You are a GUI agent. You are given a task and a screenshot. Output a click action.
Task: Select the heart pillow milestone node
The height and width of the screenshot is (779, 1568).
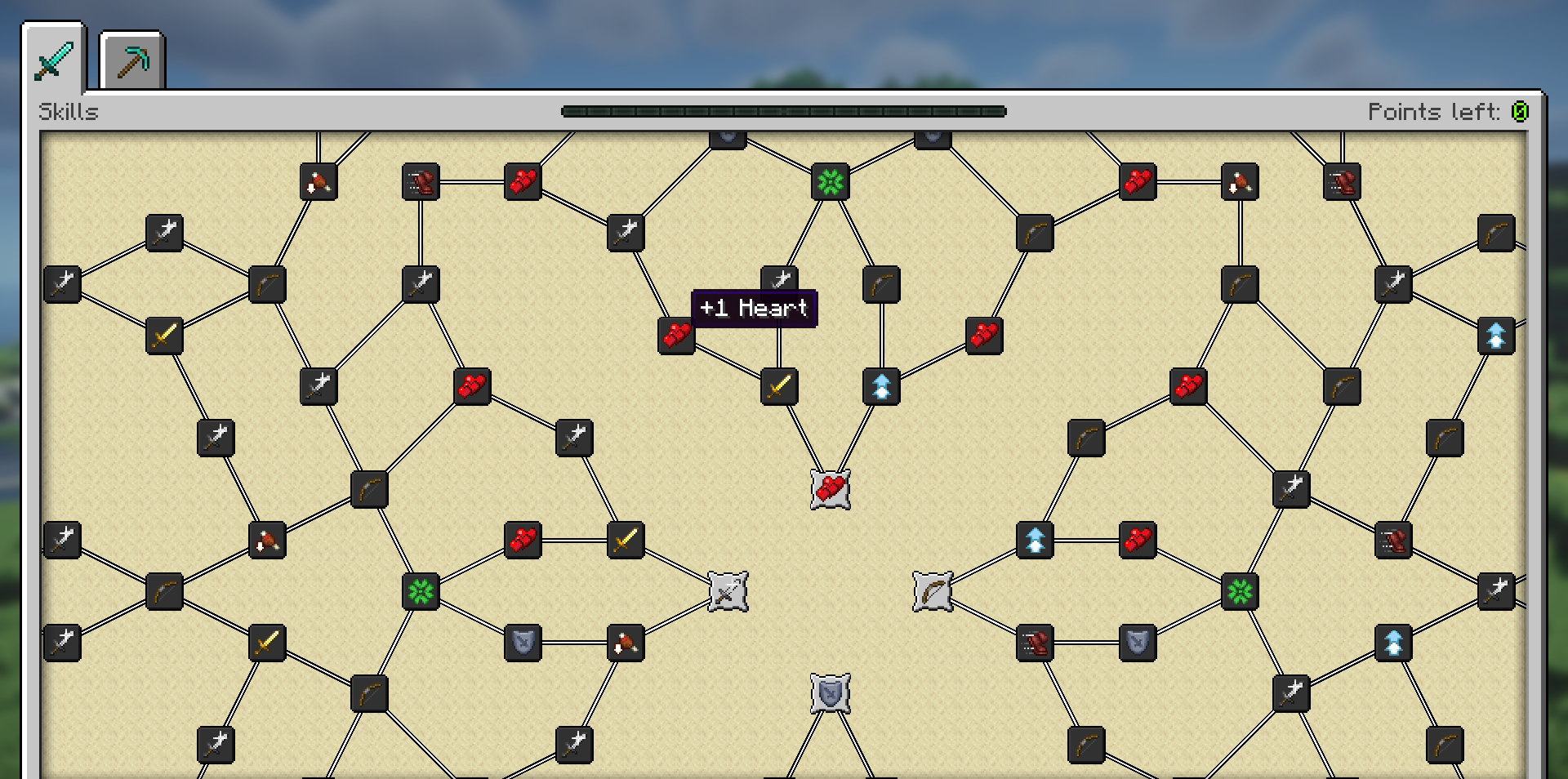831,487
